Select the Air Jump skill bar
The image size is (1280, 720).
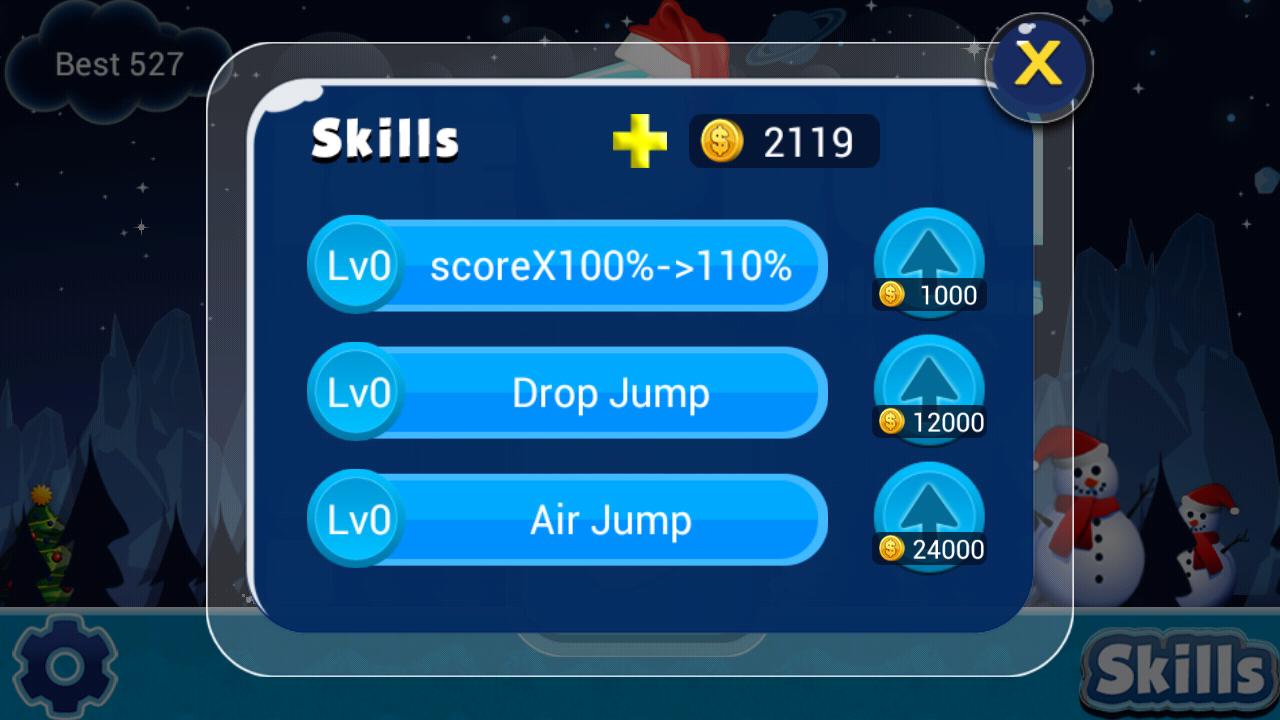(610, 520)
